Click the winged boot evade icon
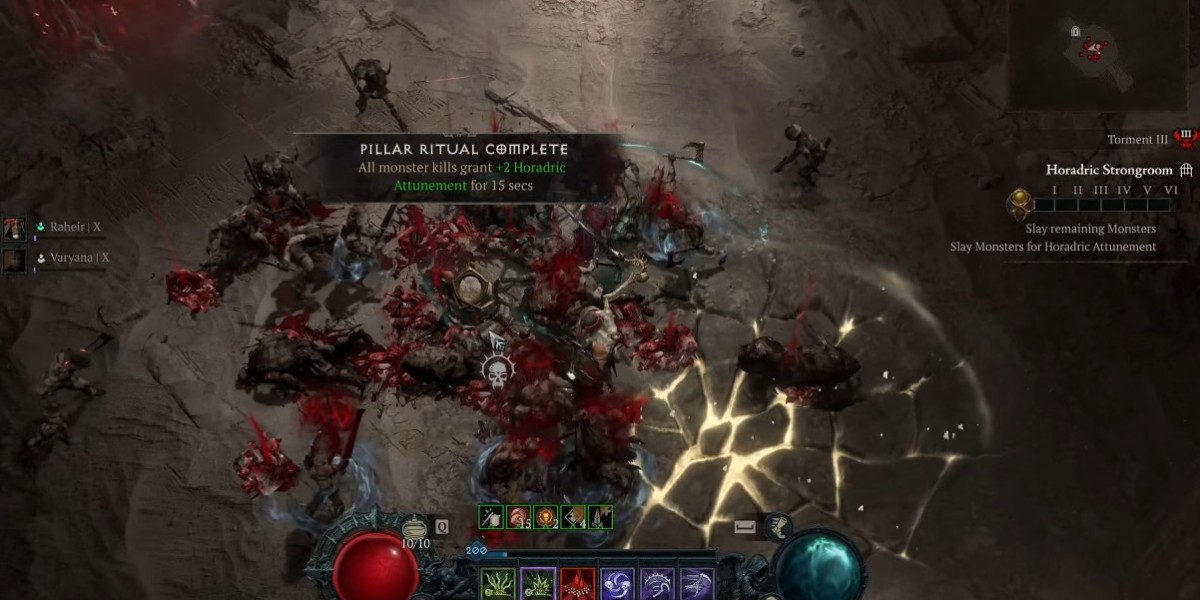 [778, 527]
